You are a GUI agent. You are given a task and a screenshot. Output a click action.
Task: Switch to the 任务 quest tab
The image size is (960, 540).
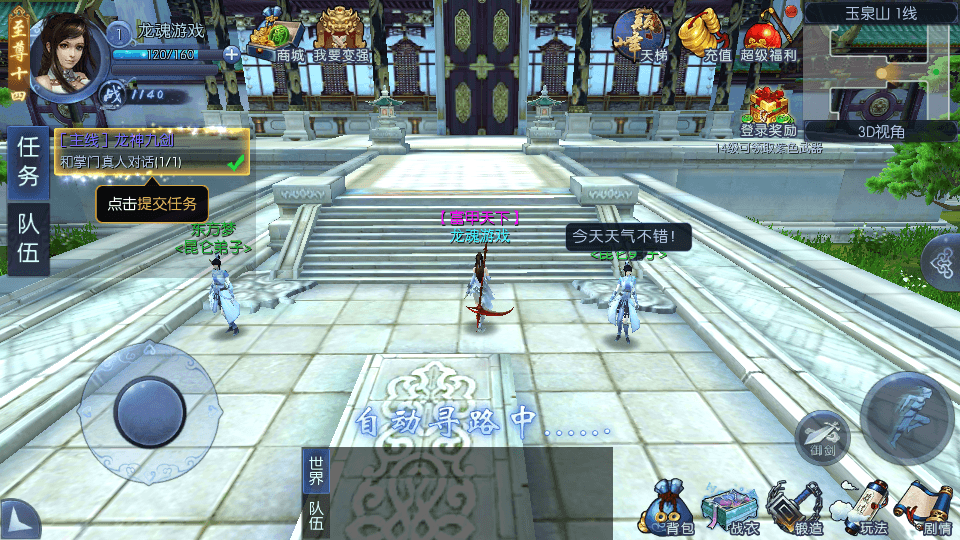coord(28,161)
